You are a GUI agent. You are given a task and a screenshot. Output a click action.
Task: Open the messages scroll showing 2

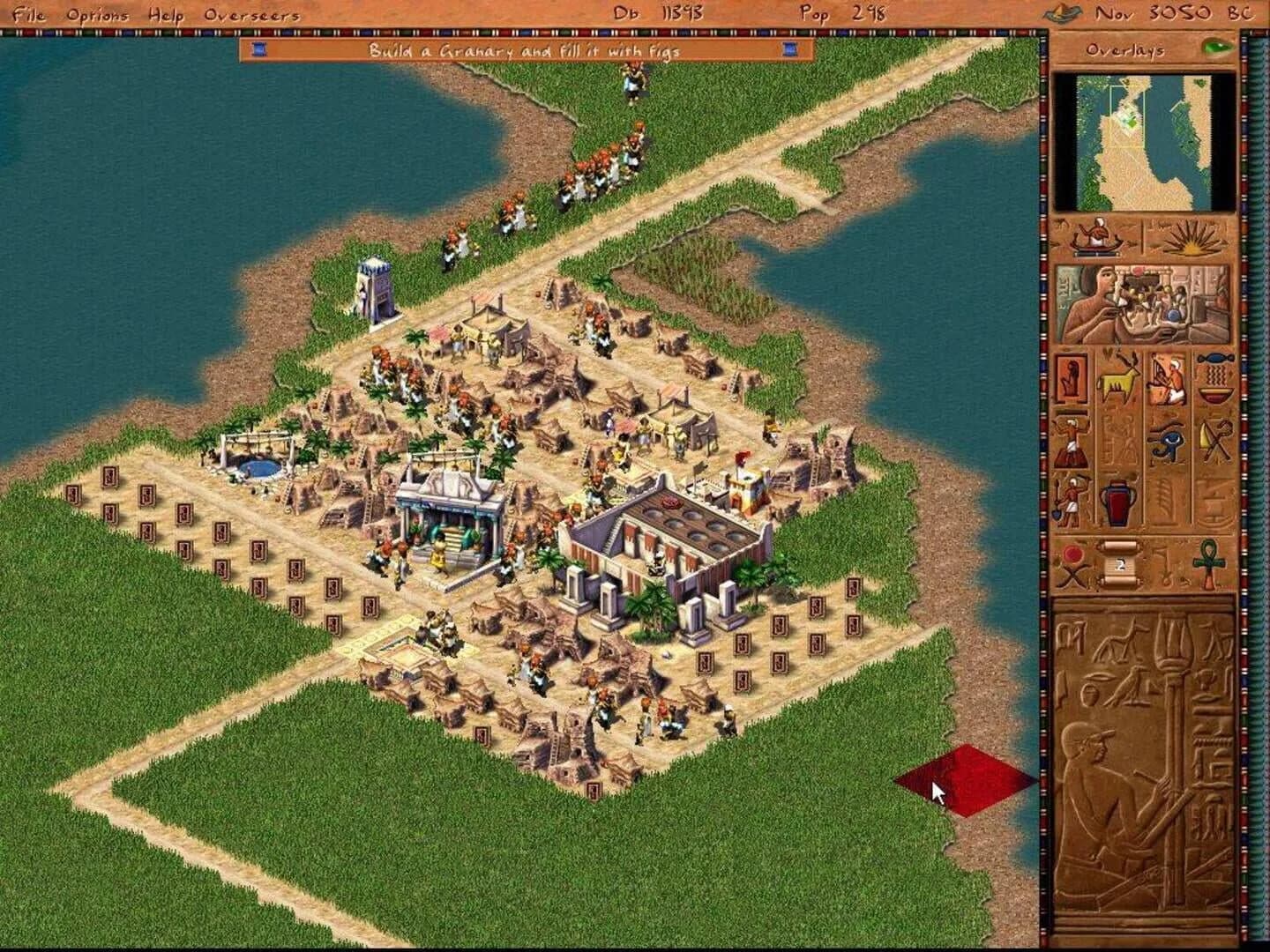click(x=1117, y=564)
